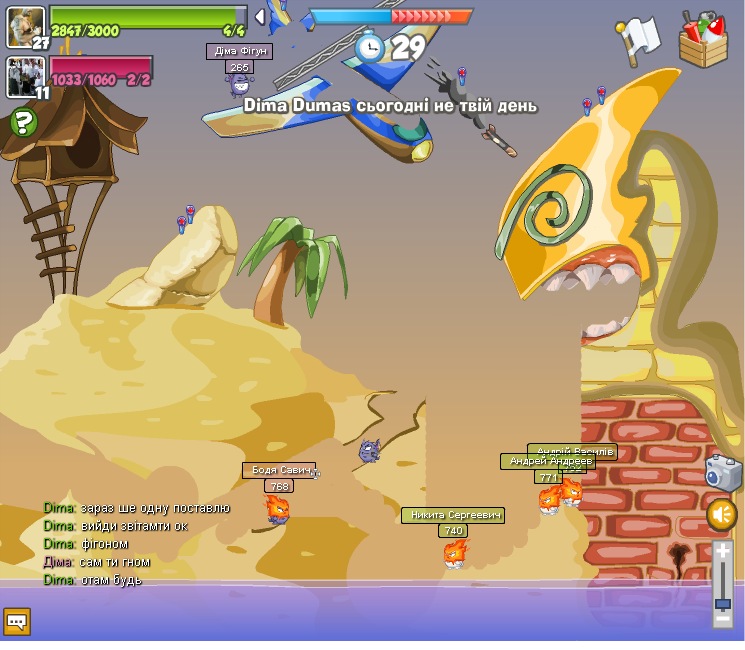This screenshot has width=745, height=650.
Task: Zoom in with the plus button
Action: tap(723, 551)
